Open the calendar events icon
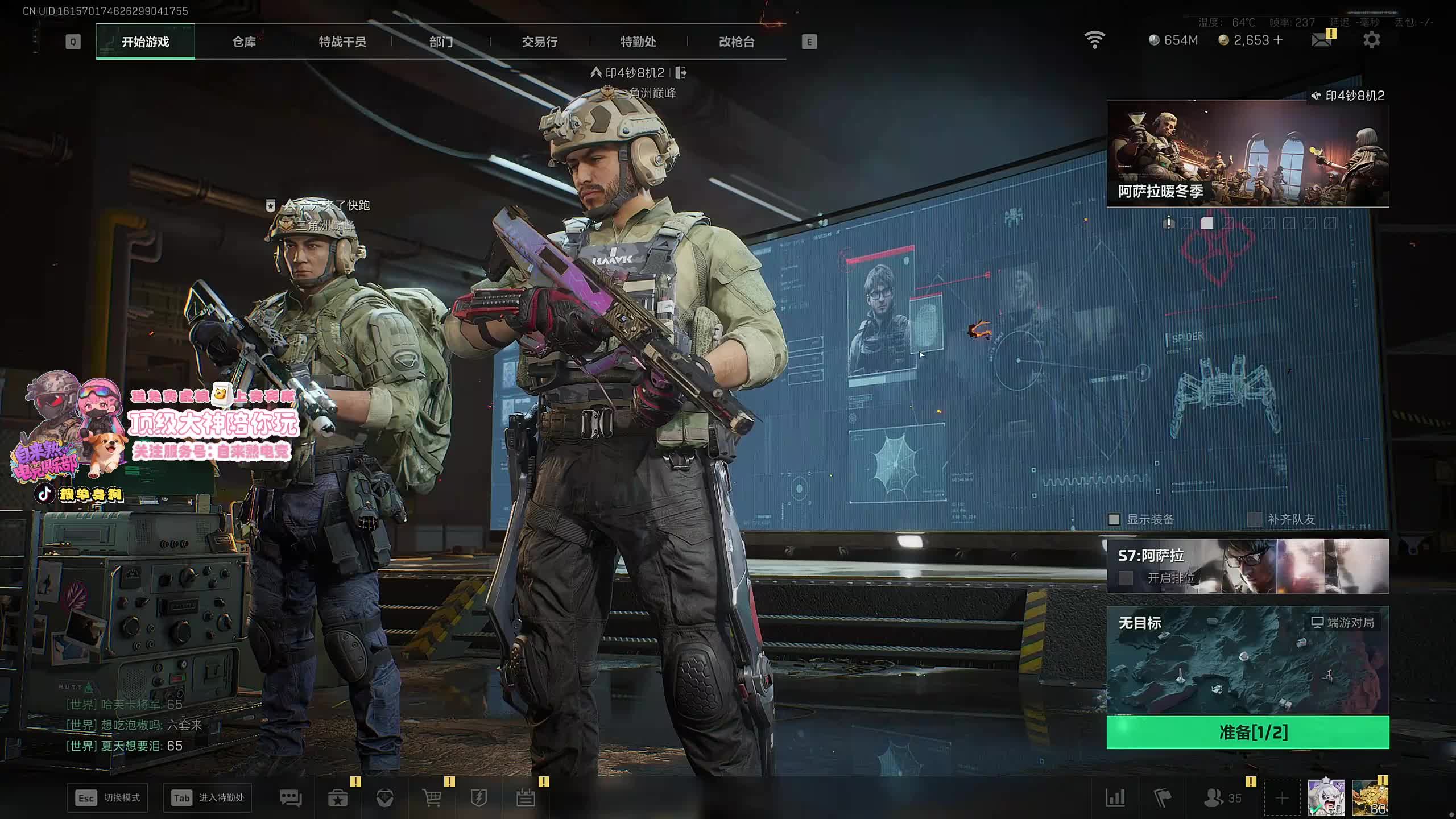 tap(526, 798)
